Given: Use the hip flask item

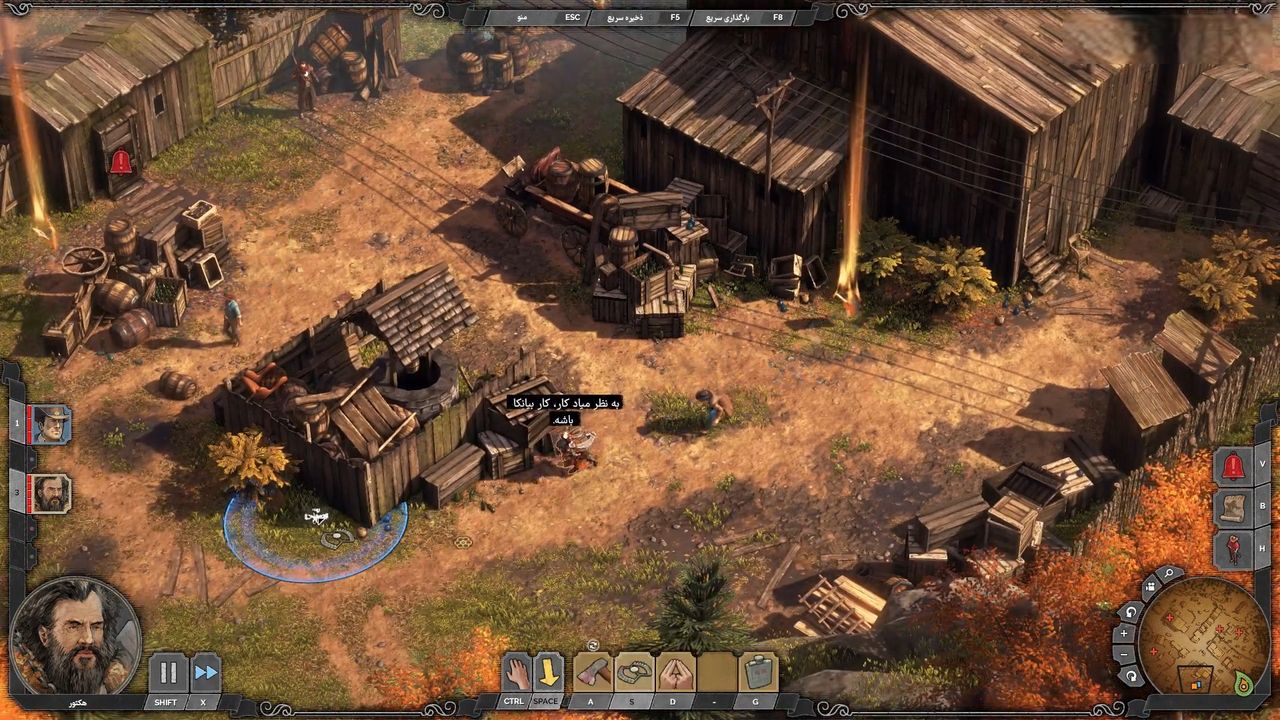Looking at the screenshot, I should point(759,673).
